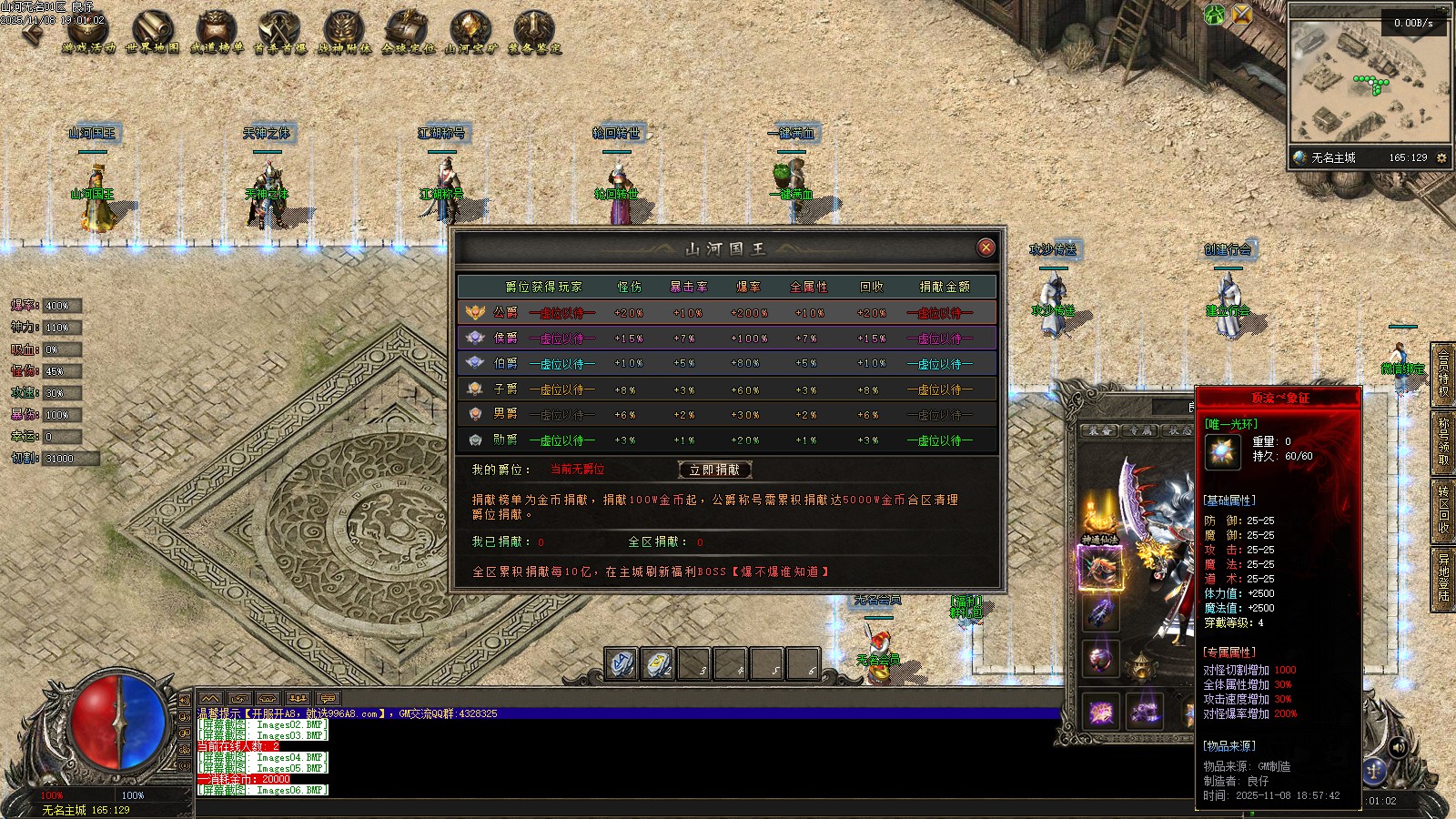Open the 异地登陆 side button
Image resolution: width=1456 pixels, height=819 pixels.
pyautogui.click(x=1443, y=576)
